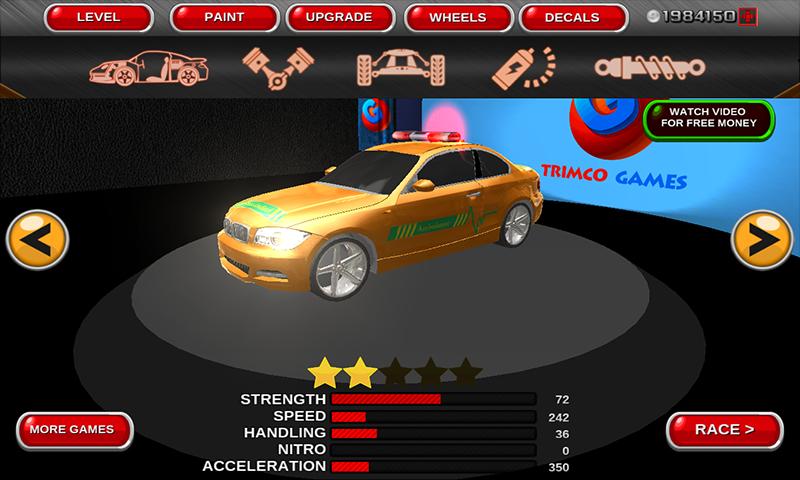Open More Games
800x480 pixels.
click(71, 430)
